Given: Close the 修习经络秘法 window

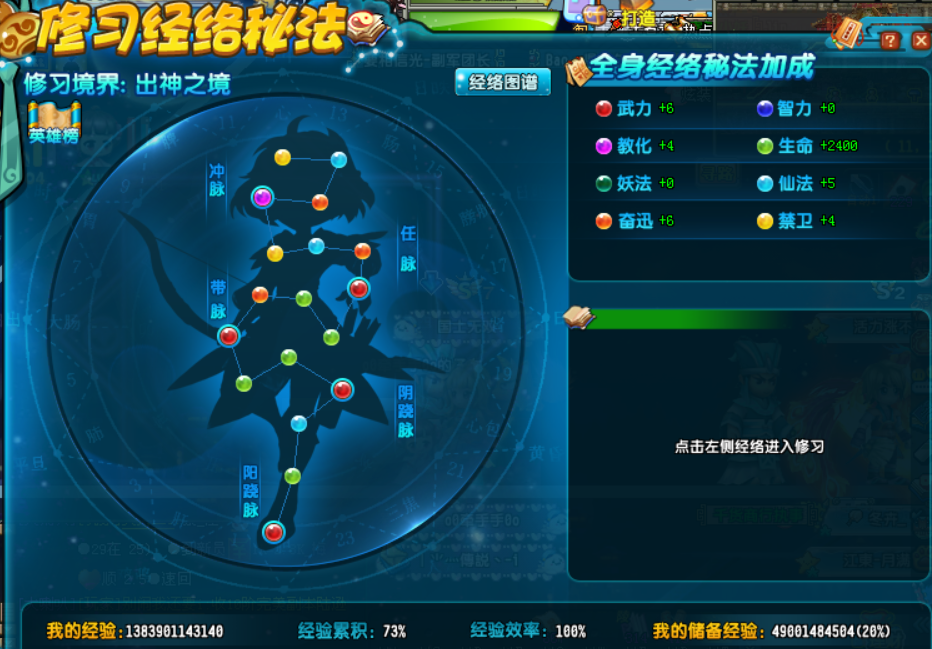Looking at the screenshot, I should 920,41.
